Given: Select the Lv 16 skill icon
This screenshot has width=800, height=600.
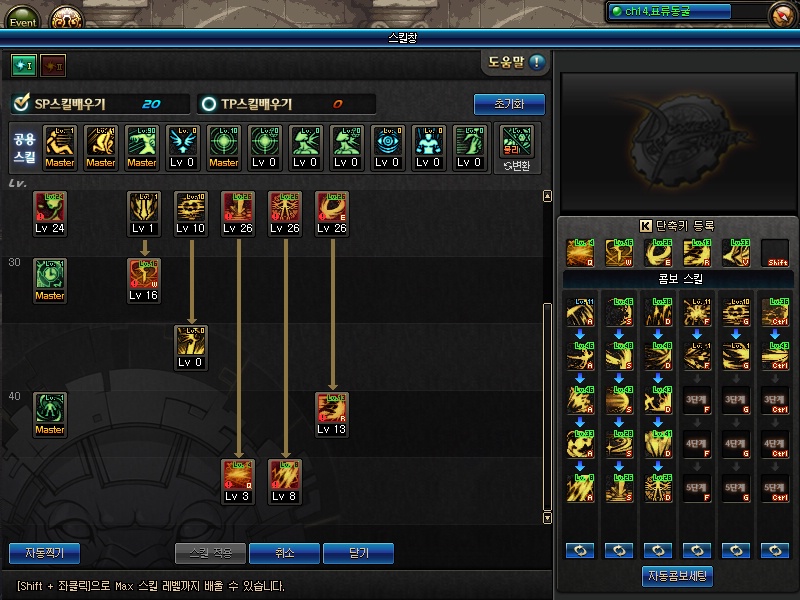Looking at the screenshot, I should click(143, 274).
